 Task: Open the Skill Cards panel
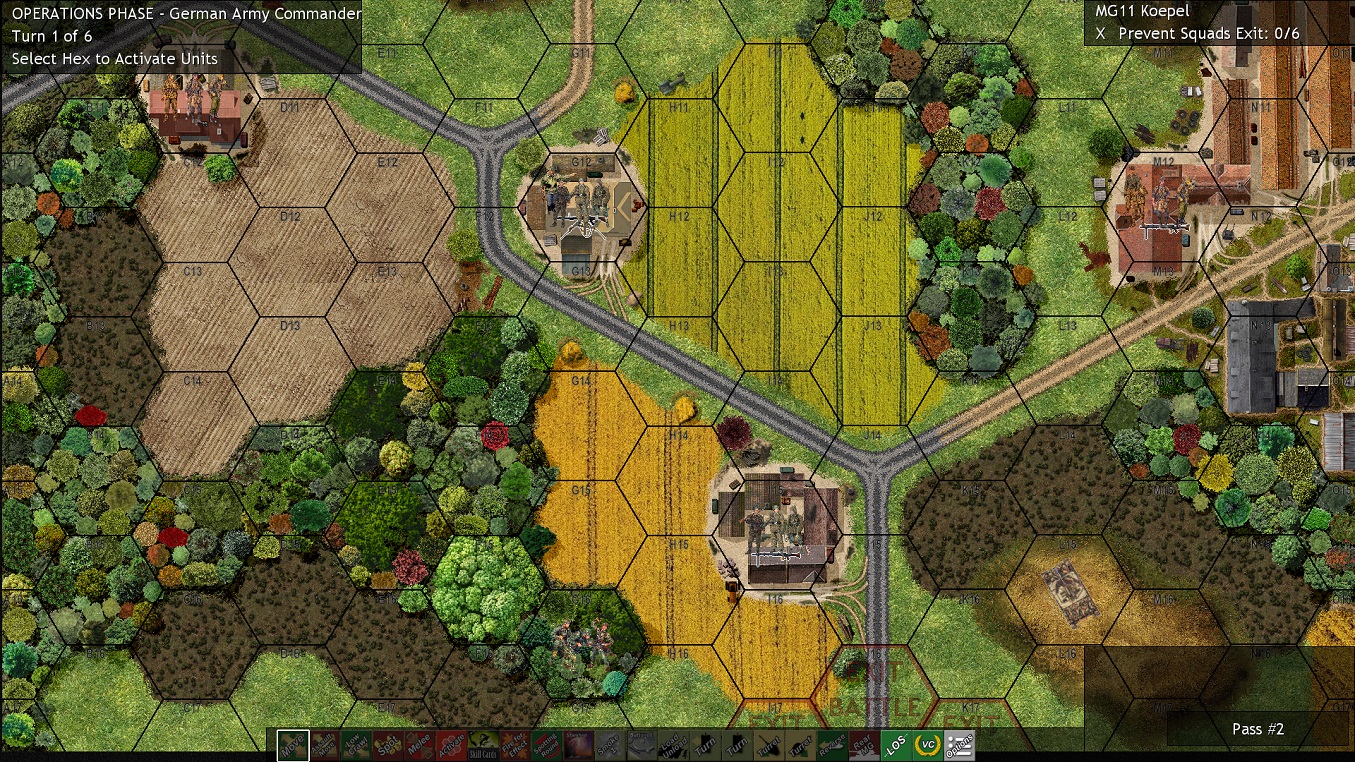(481, 745)
